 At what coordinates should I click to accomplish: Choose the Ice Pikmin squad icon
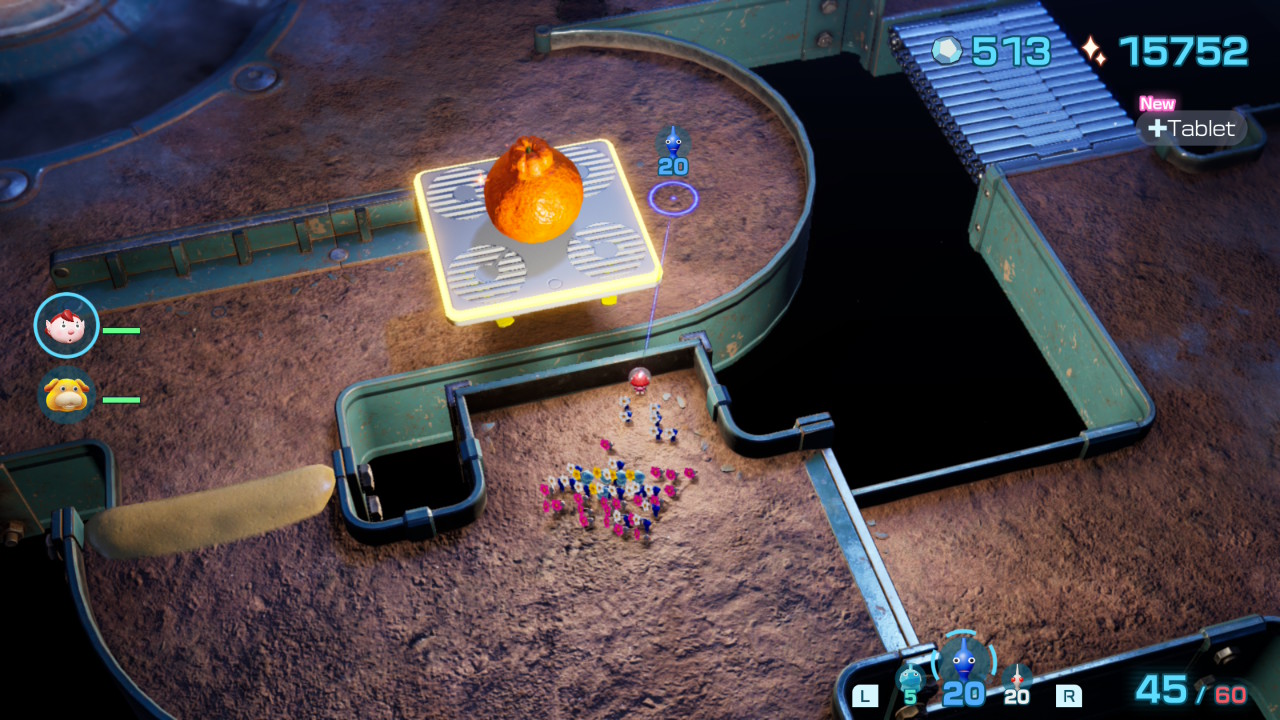point(909,679)
